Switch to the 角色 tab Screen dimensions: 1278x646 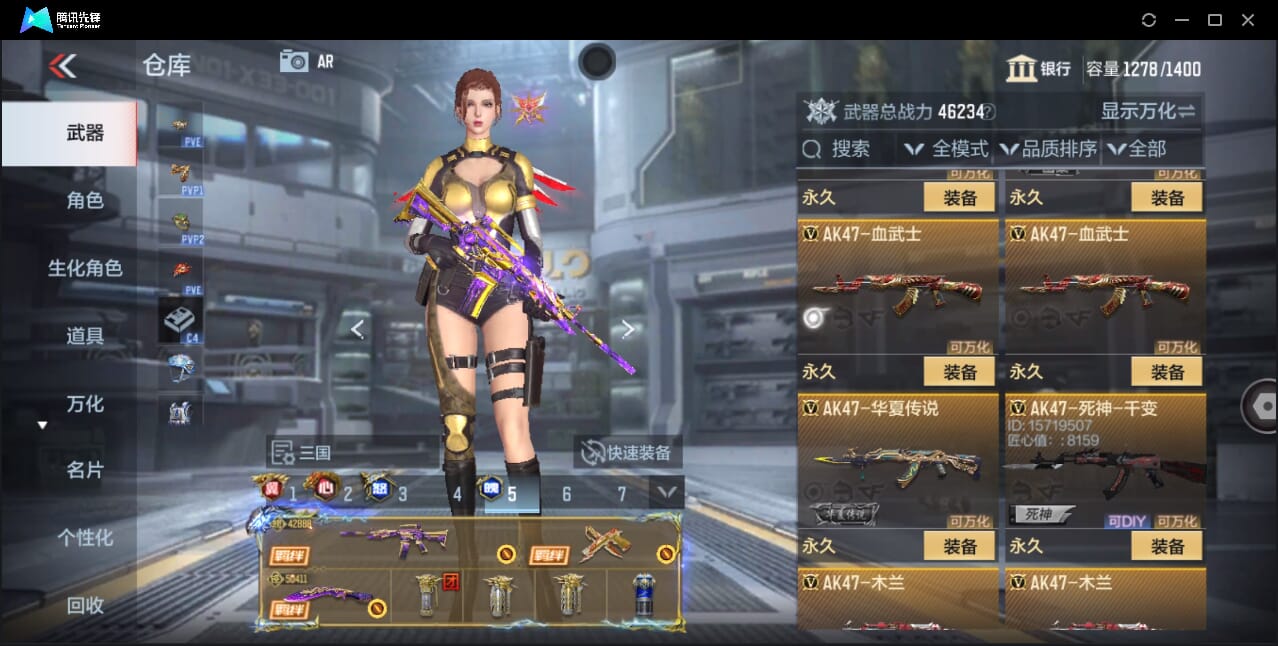(x=85, y=201)
